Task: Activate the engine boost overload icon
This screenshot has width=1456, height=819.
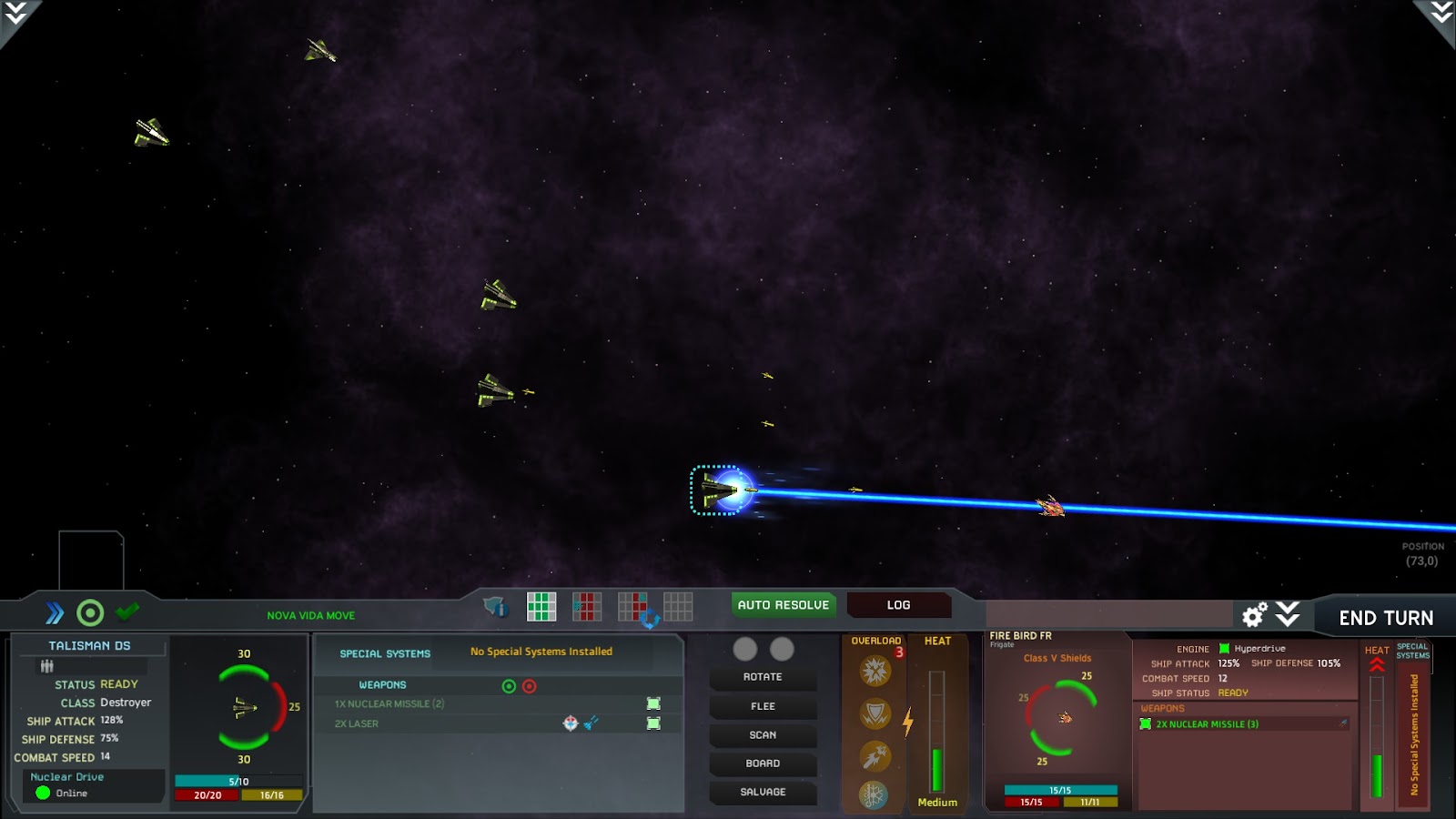Action: click(x=875, y=755)
